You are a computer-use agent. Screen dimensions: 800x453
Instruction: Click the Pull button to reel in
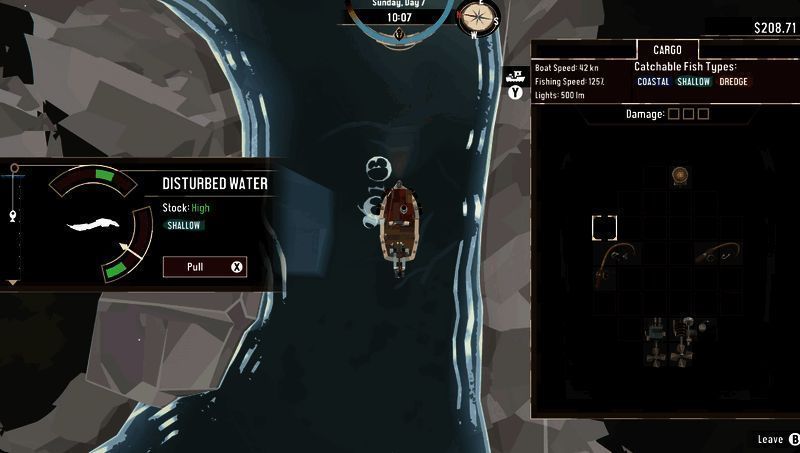[204, 267]
